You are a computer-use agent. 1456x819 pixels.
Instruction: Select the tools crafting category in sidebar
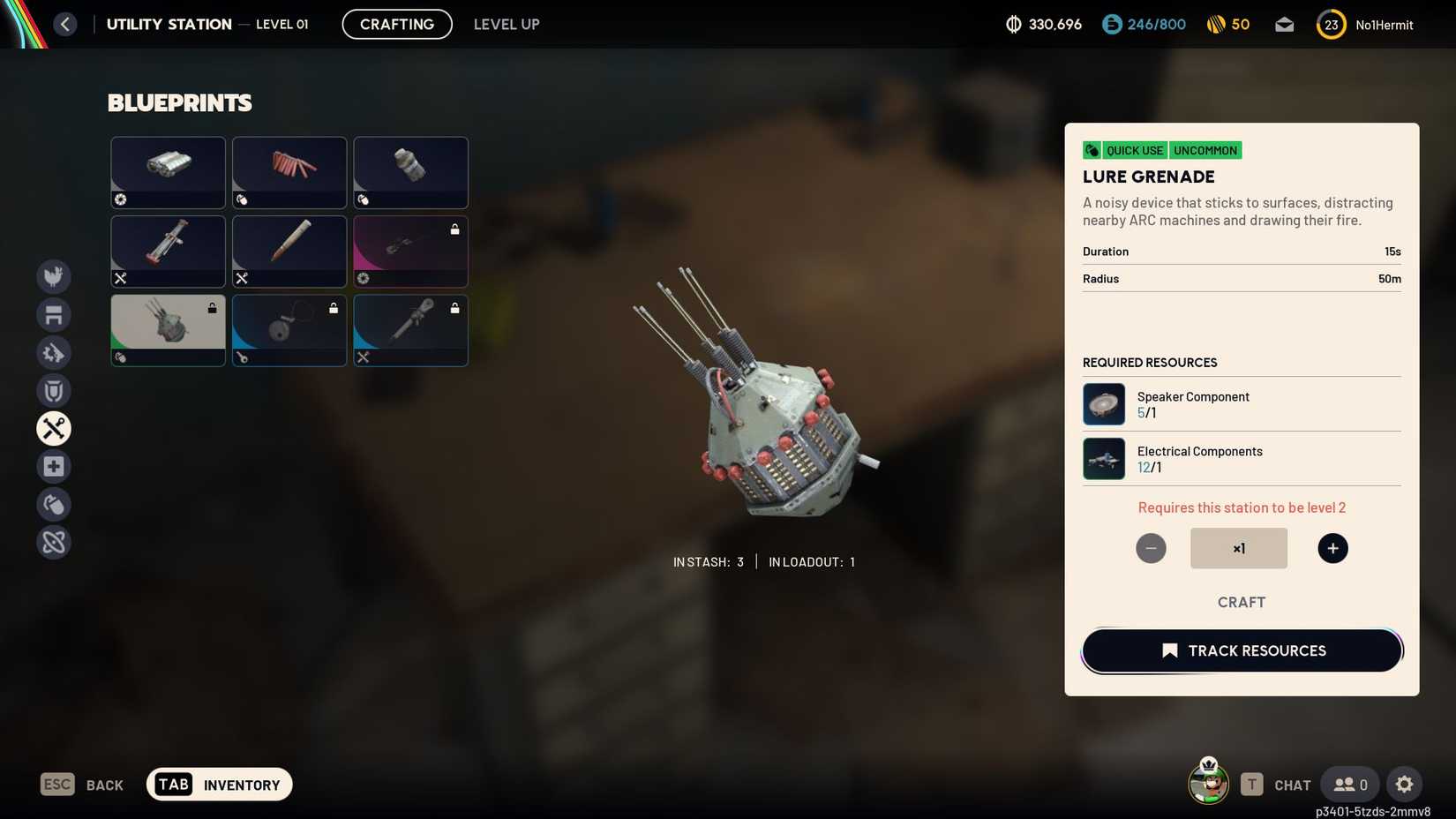pos(54,429)
